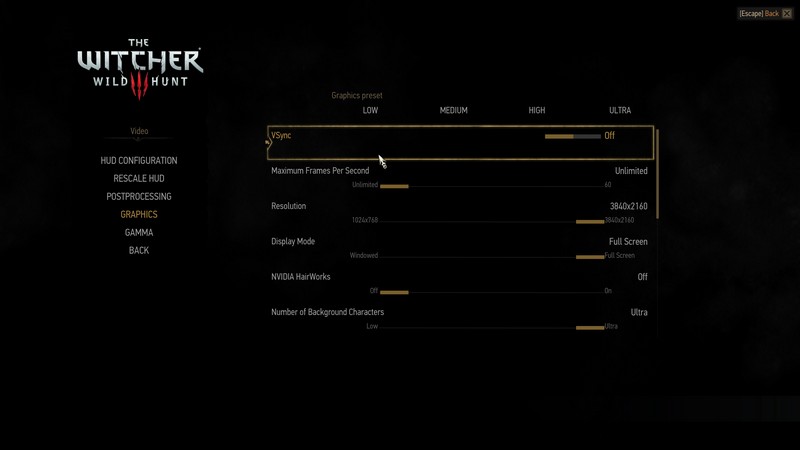
Task: Apply the Low graphics preset
Action: tap(370, 111)
